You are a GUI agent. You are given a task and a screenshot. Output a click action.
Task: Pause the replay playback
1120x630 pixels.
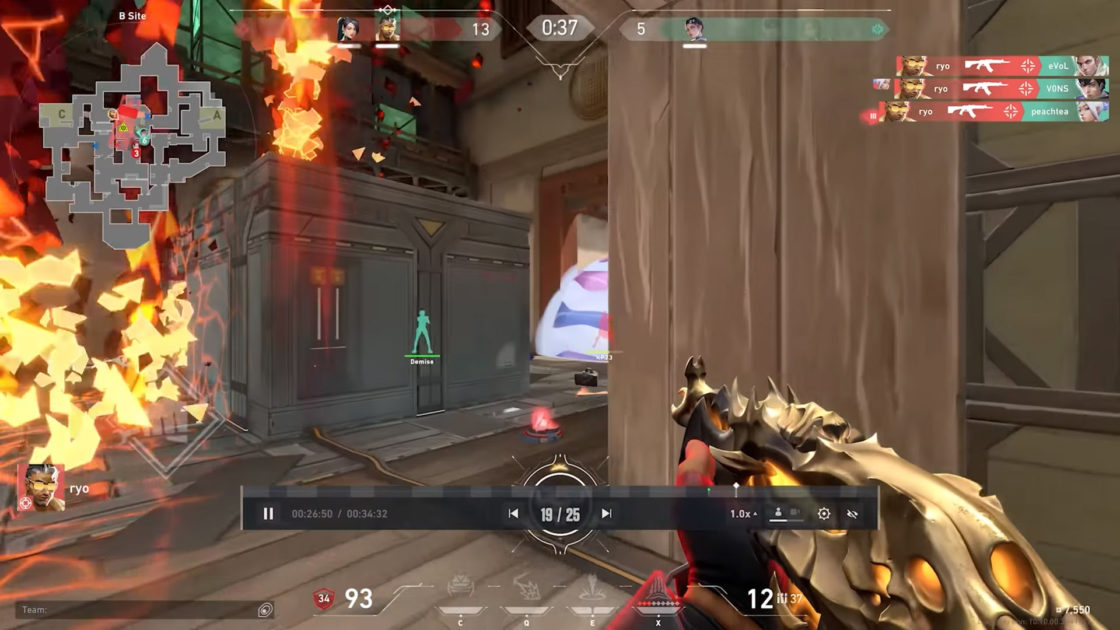pyautogui.click(x=268, y=514)
